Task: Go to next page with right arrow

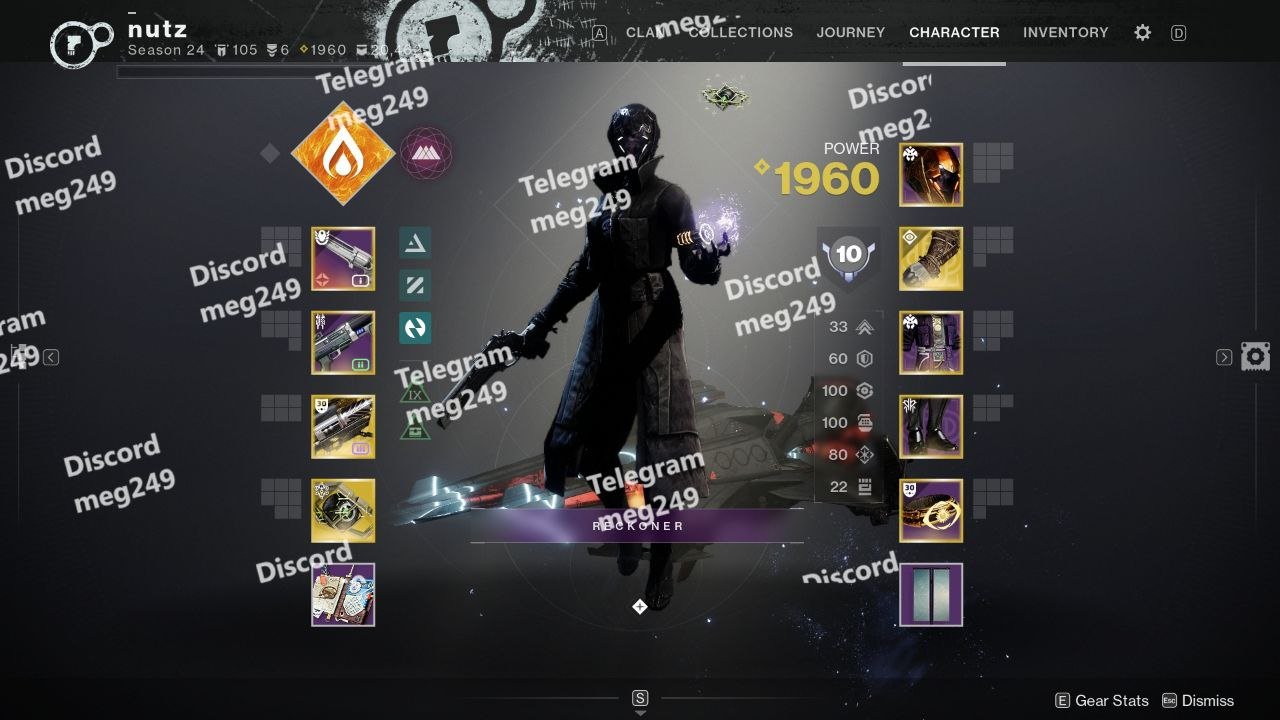Action: pos(1224,357)
